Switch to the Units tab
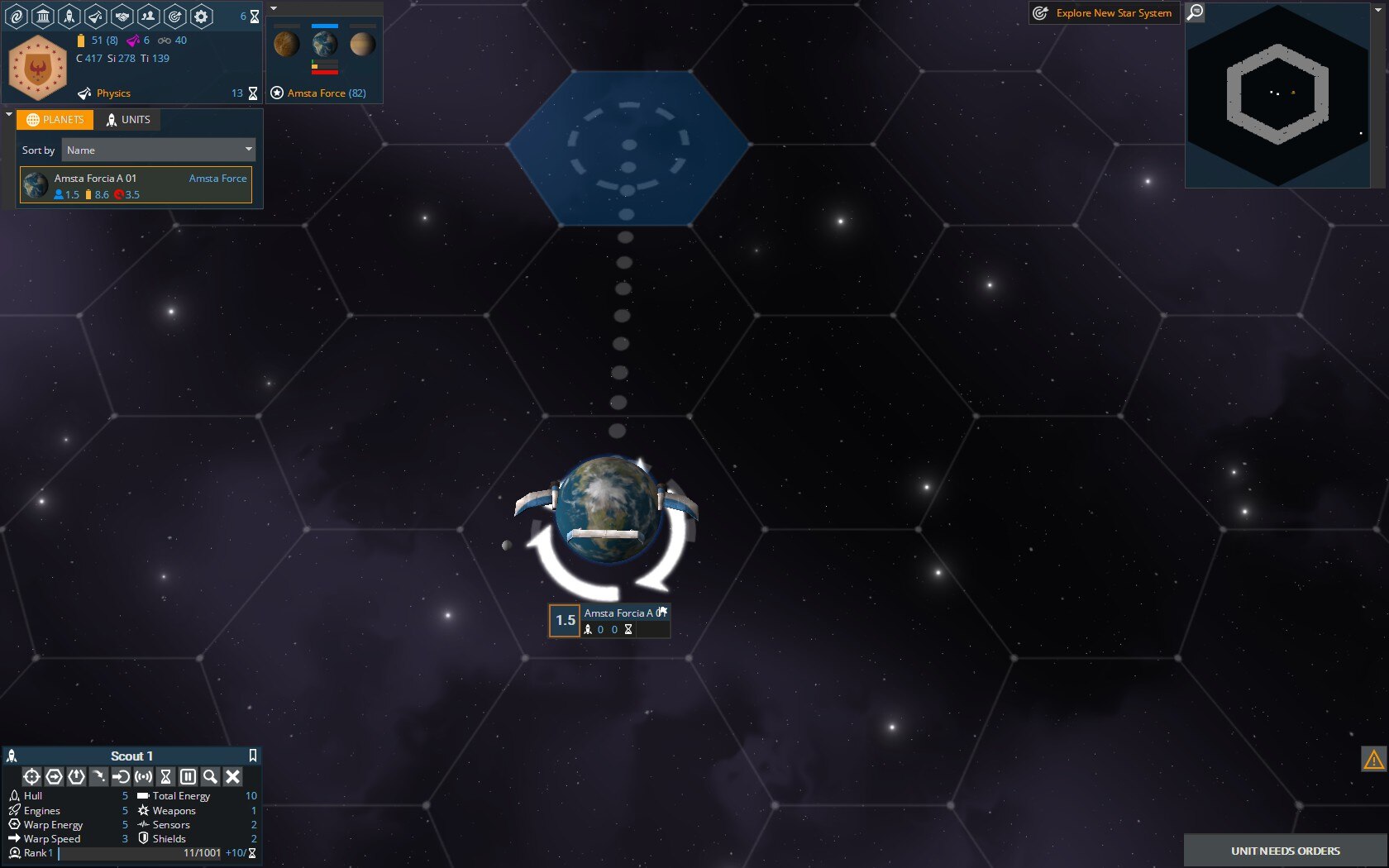 128,120
